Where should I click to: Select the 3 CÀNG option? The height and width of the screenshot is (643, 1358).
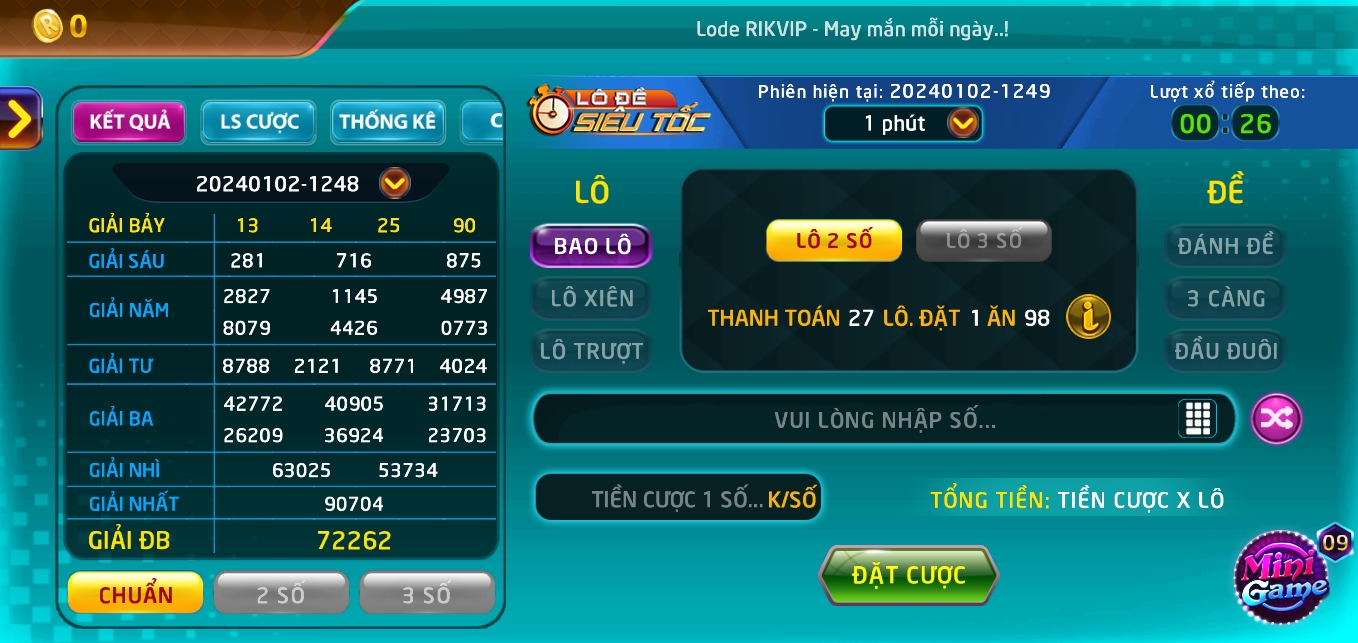1225,298
